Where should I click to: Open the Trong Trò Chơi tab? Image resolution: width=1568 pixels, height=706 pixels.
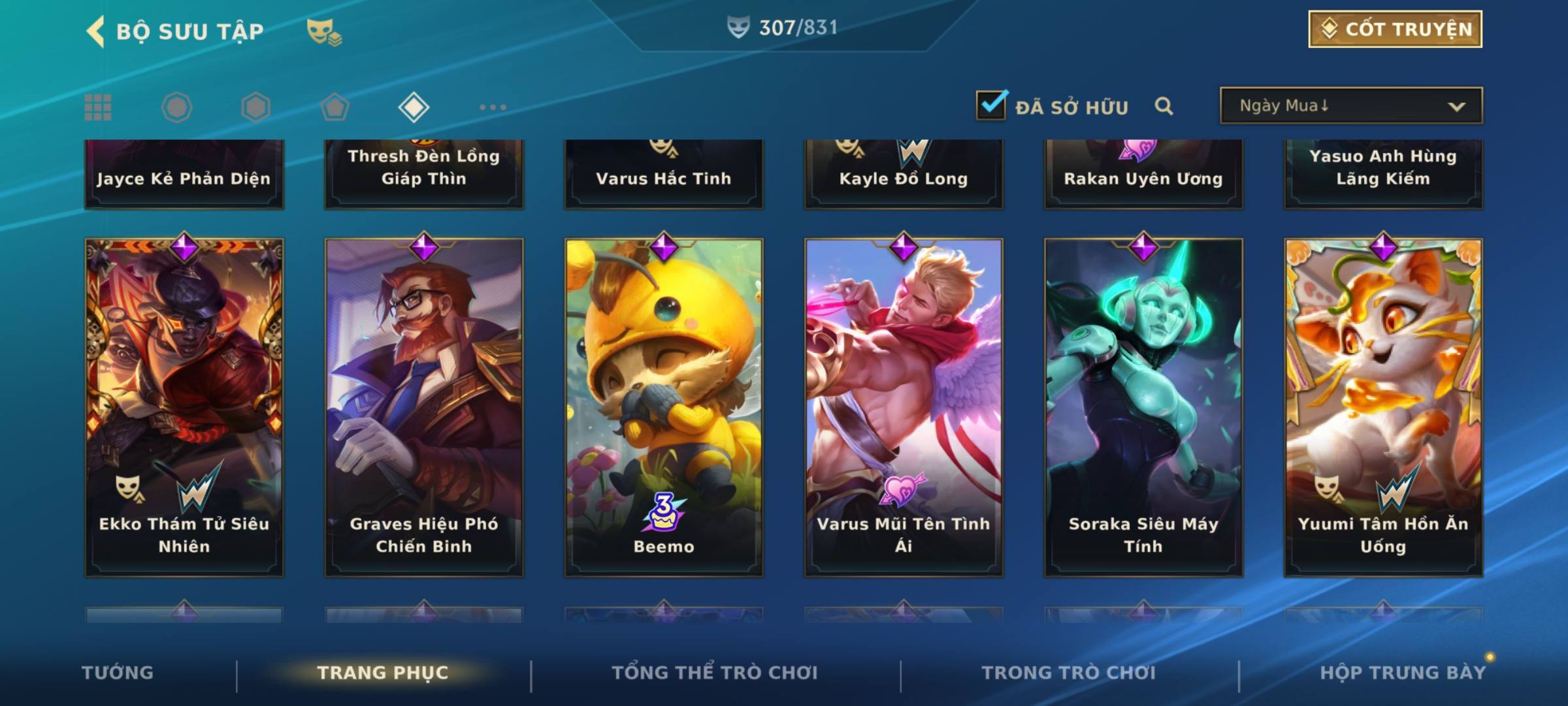click(1069, 673)
